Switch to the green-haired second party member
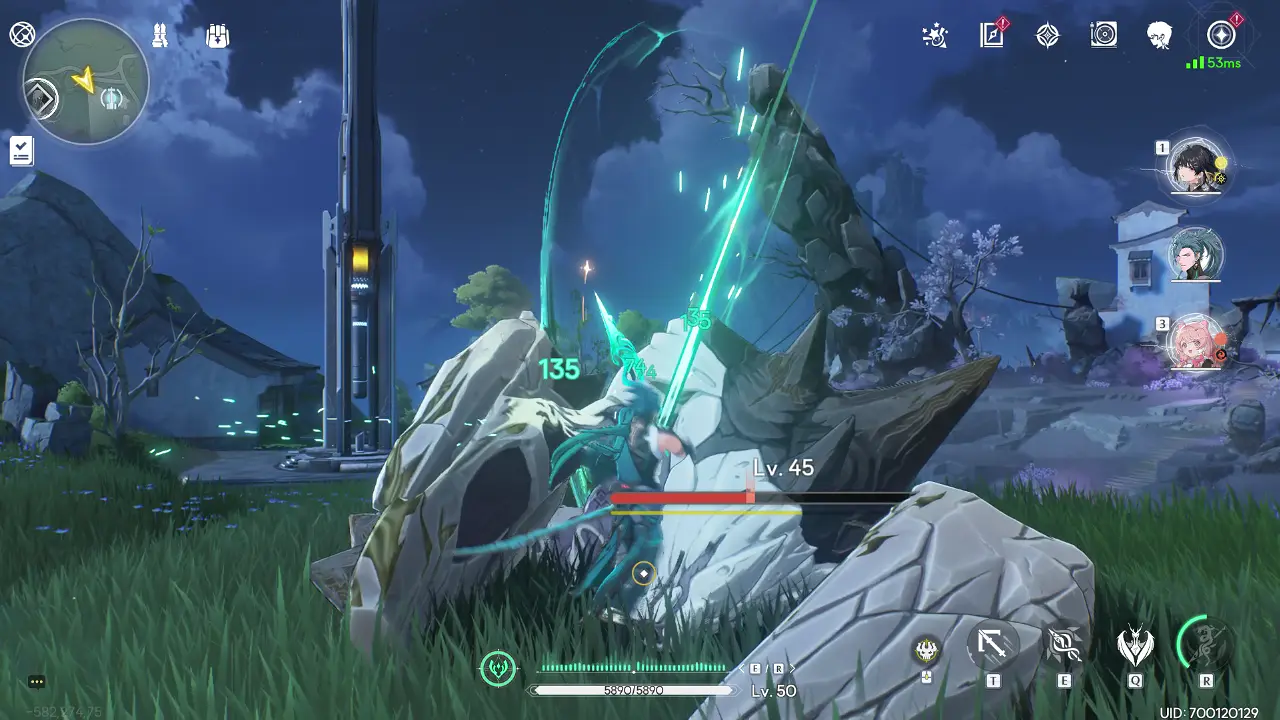 1196,254
